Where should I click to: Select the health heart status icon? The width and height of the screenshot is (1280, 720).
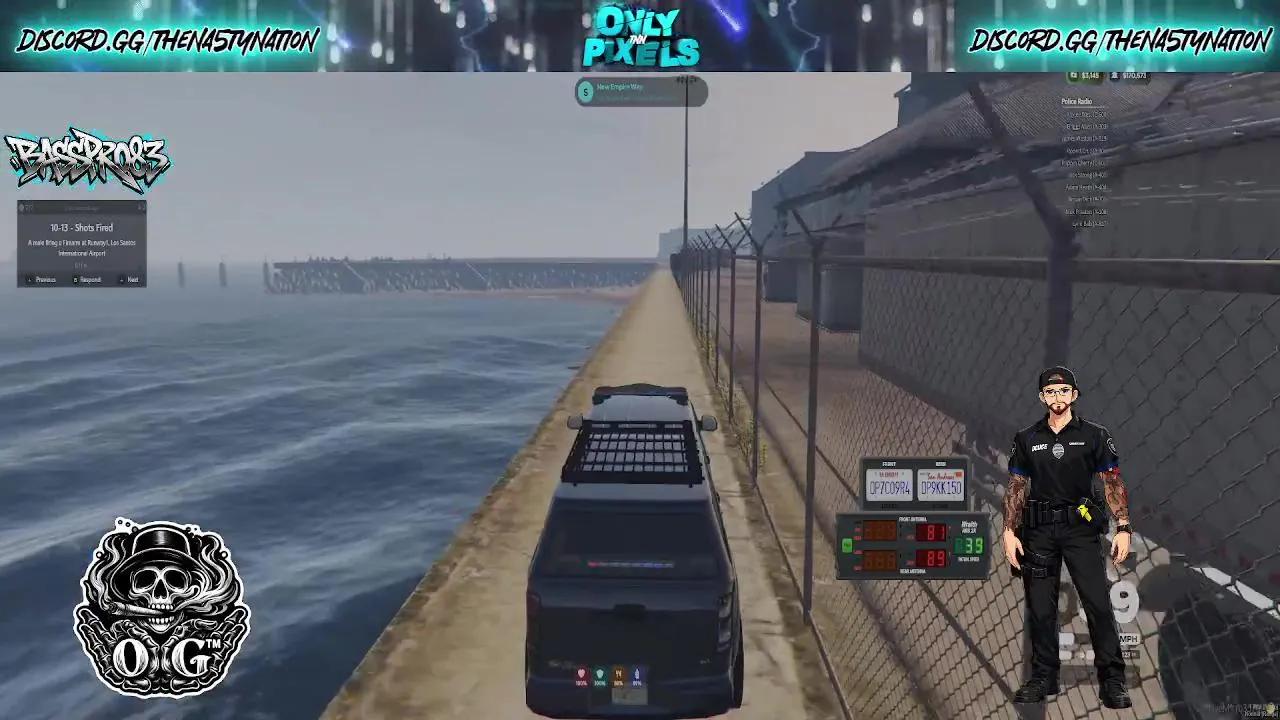pyautogui.click(x=582, y=672)
